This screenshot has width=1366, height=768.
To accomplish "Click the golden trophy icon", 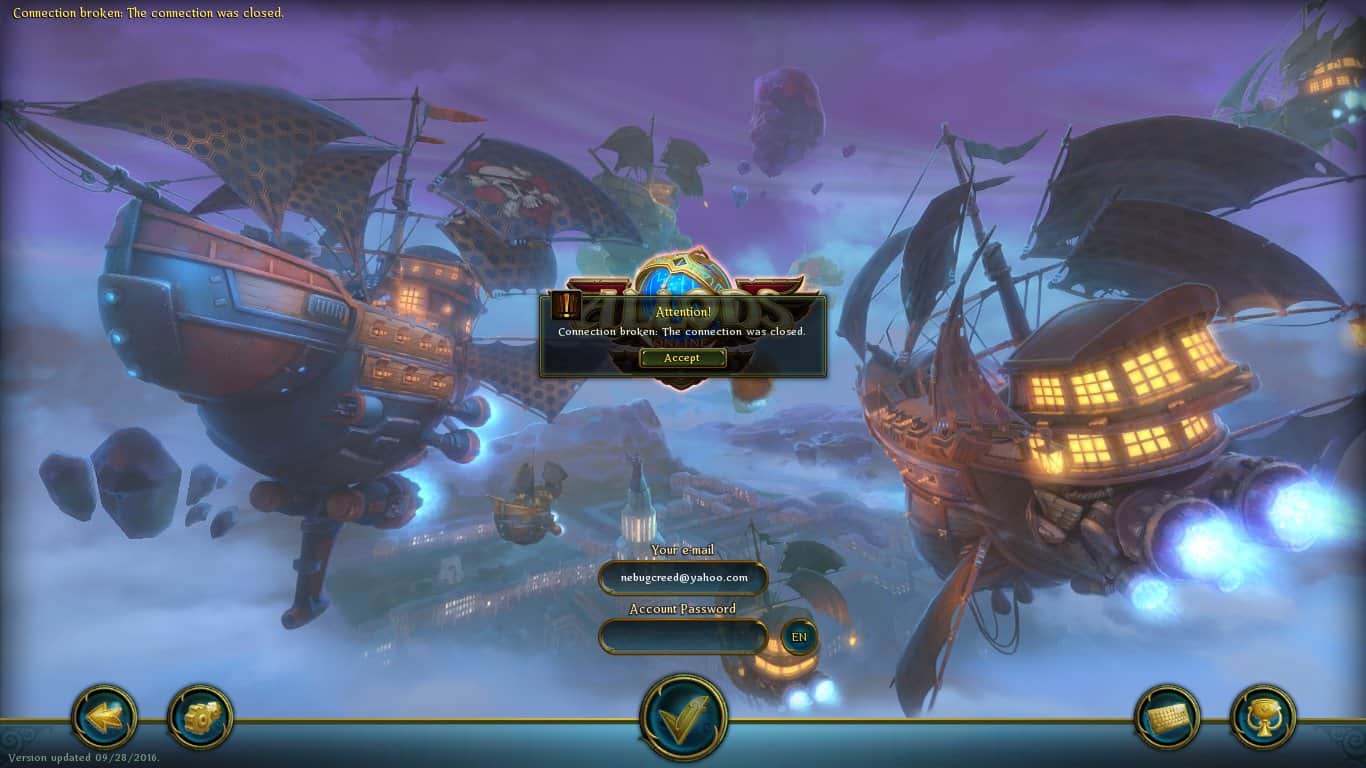I will 1263,717.
